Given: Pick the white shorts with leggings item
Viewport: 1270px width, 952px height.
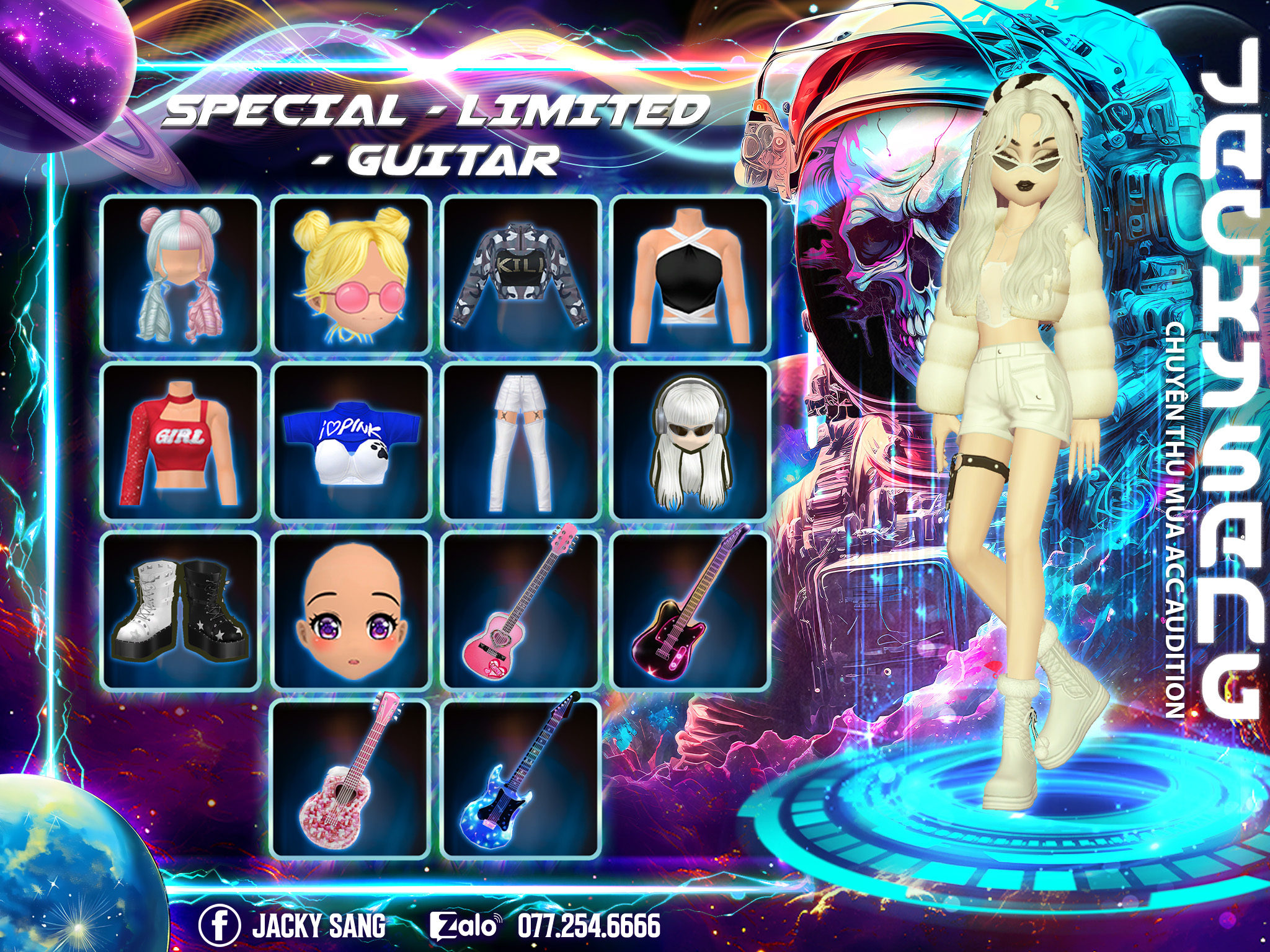Looking at the screenshot, I should pyautogui.click(x=521, y=442).
